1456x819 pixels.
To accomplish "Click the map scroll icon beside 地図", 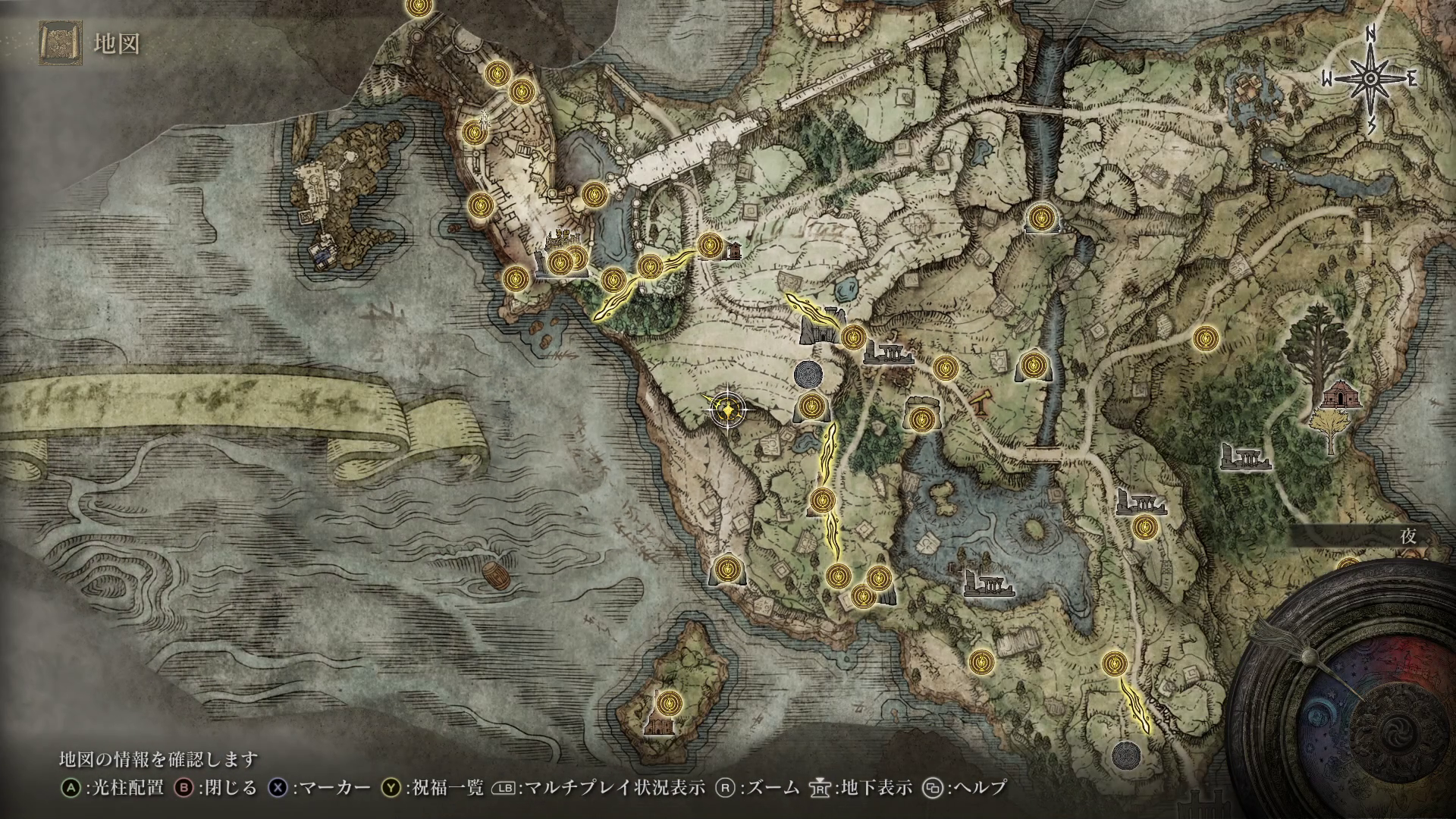I will coord(59,44).
